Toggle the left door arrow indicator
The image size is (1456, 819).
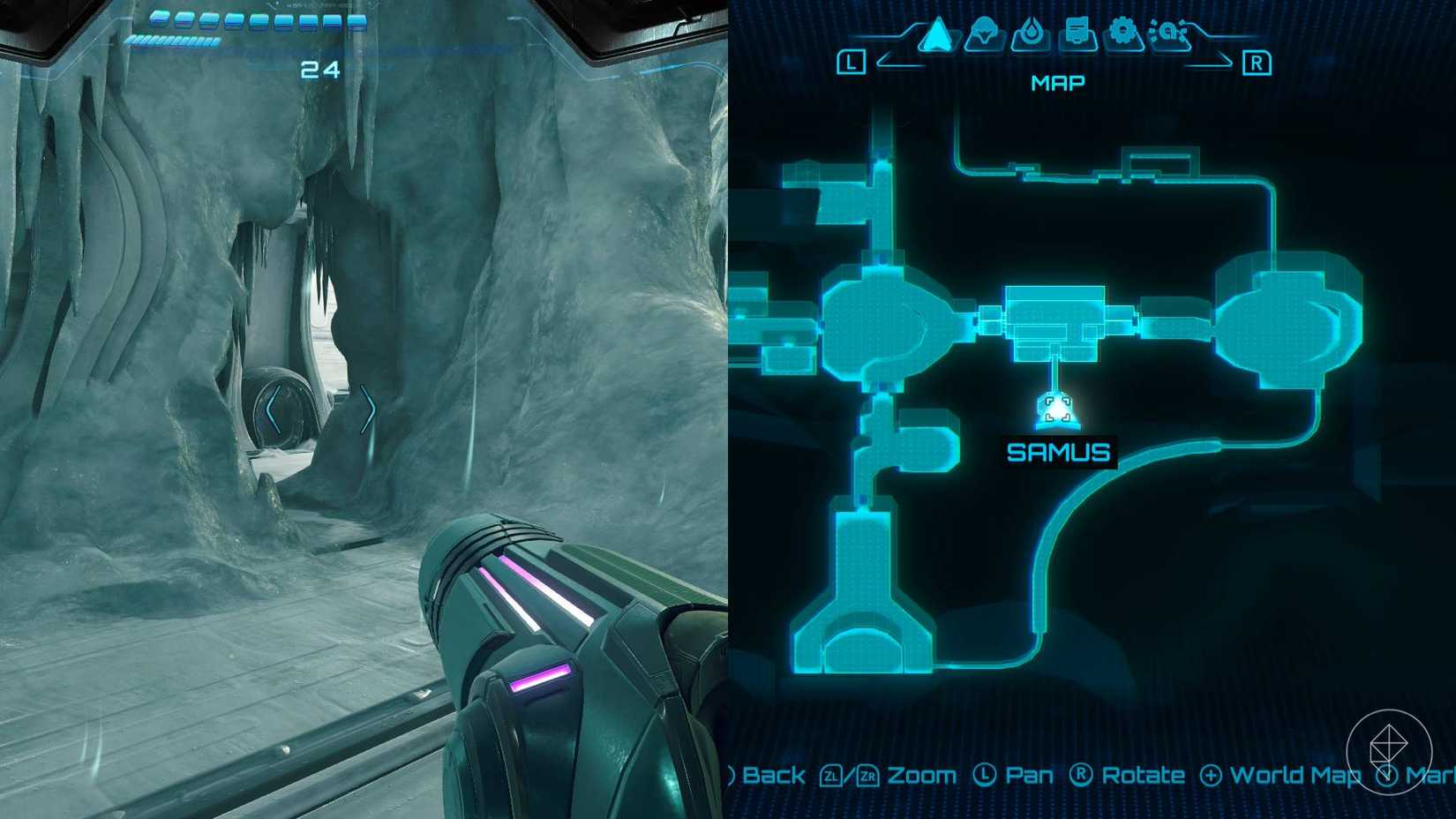(274, 407)
